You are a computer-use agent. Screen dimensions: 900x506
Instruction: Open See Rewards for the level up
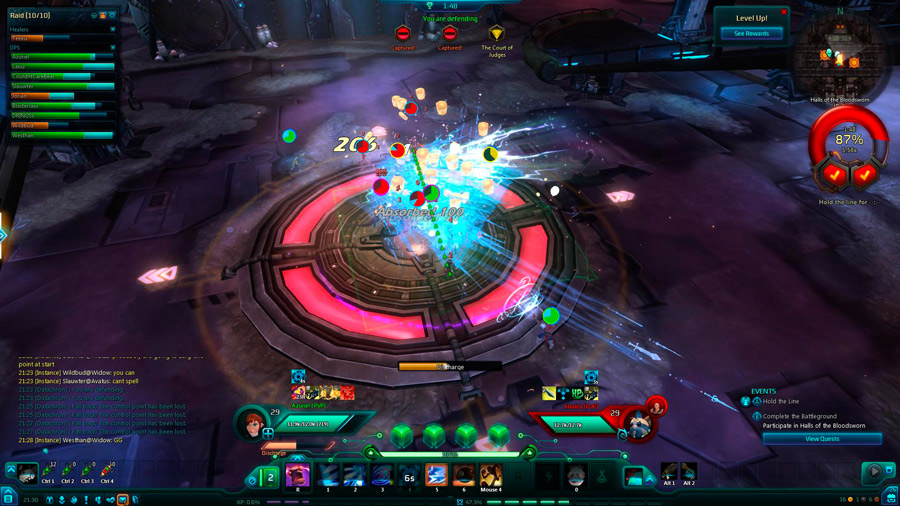pyautogui.click(x=751, y=34)
